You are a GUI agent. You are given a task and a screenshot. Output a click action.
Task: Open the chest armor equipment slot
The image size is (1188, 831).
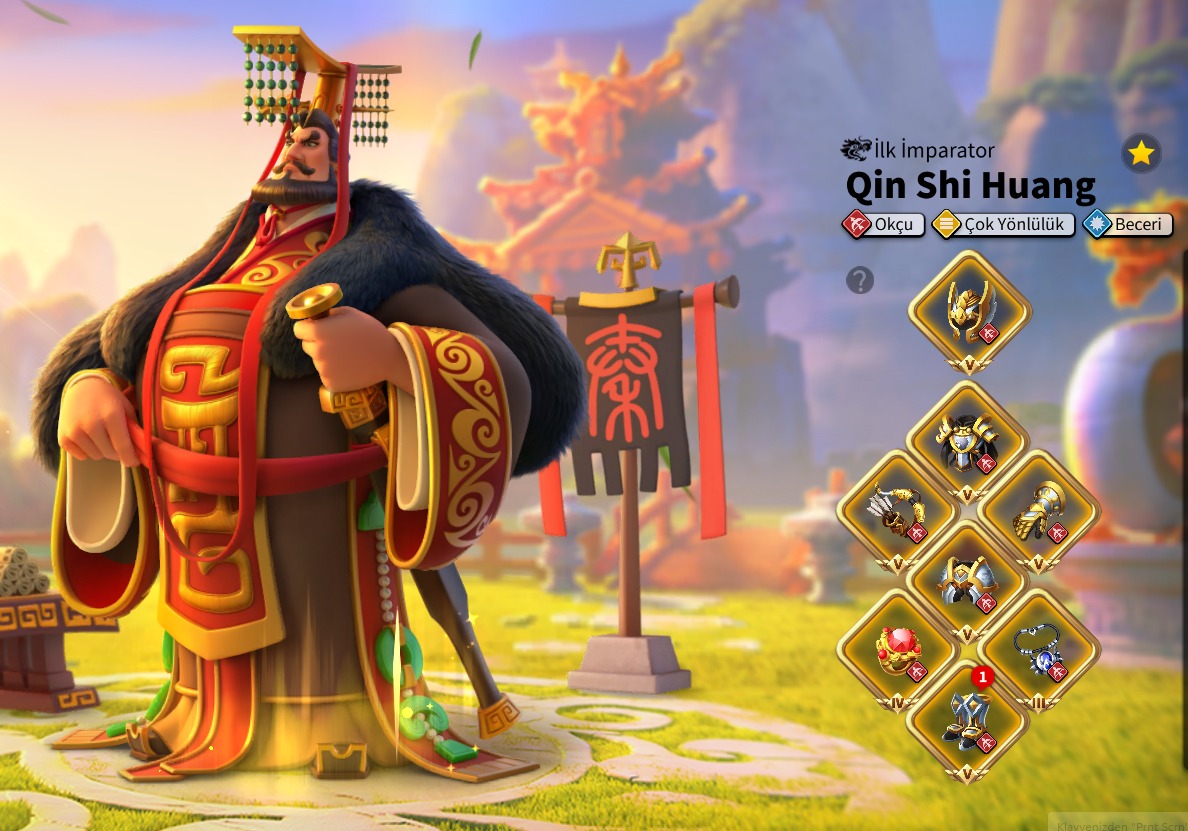(967, 441)
